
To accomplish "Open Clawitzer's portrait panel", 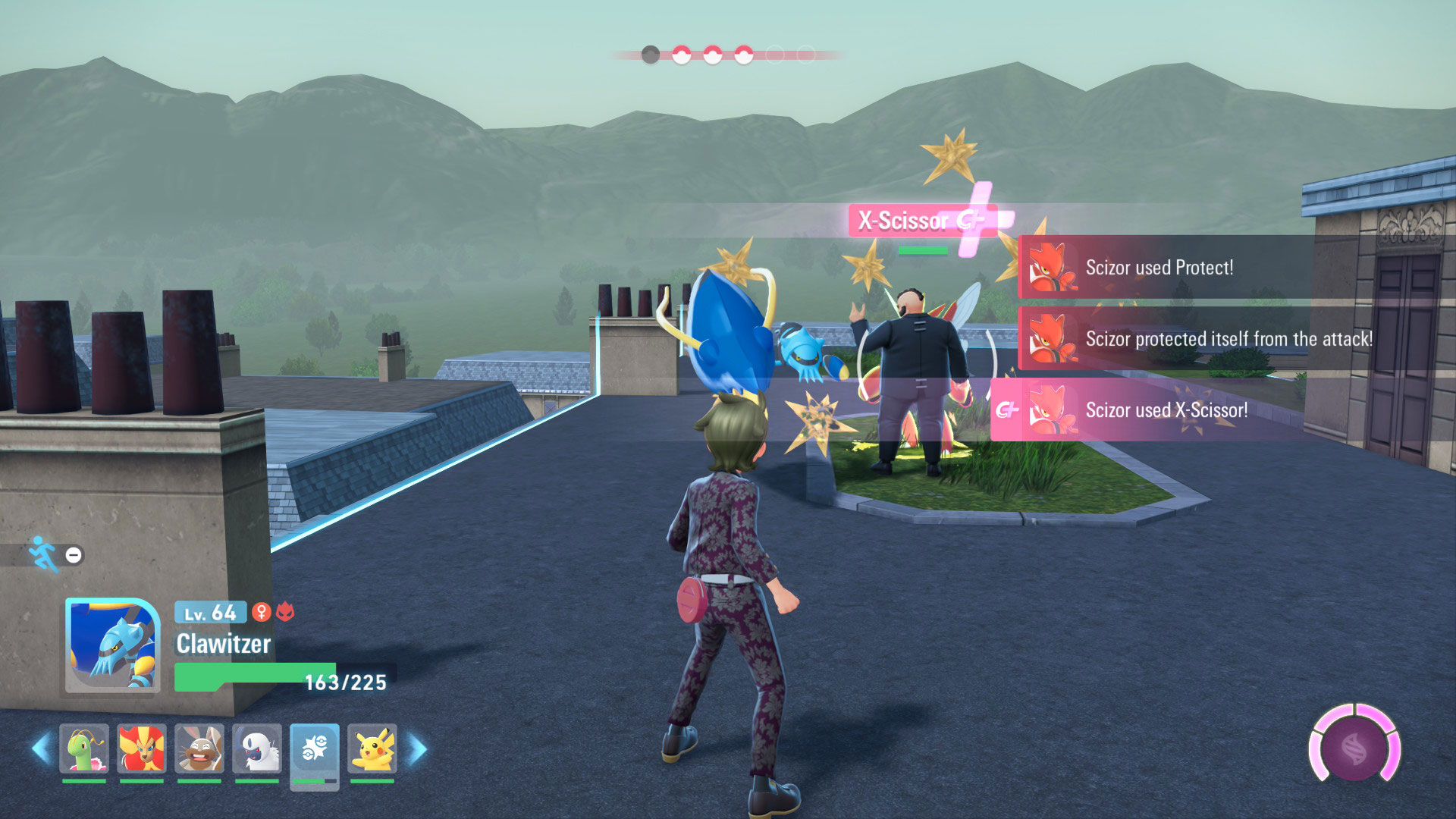I will click(113, 645).
